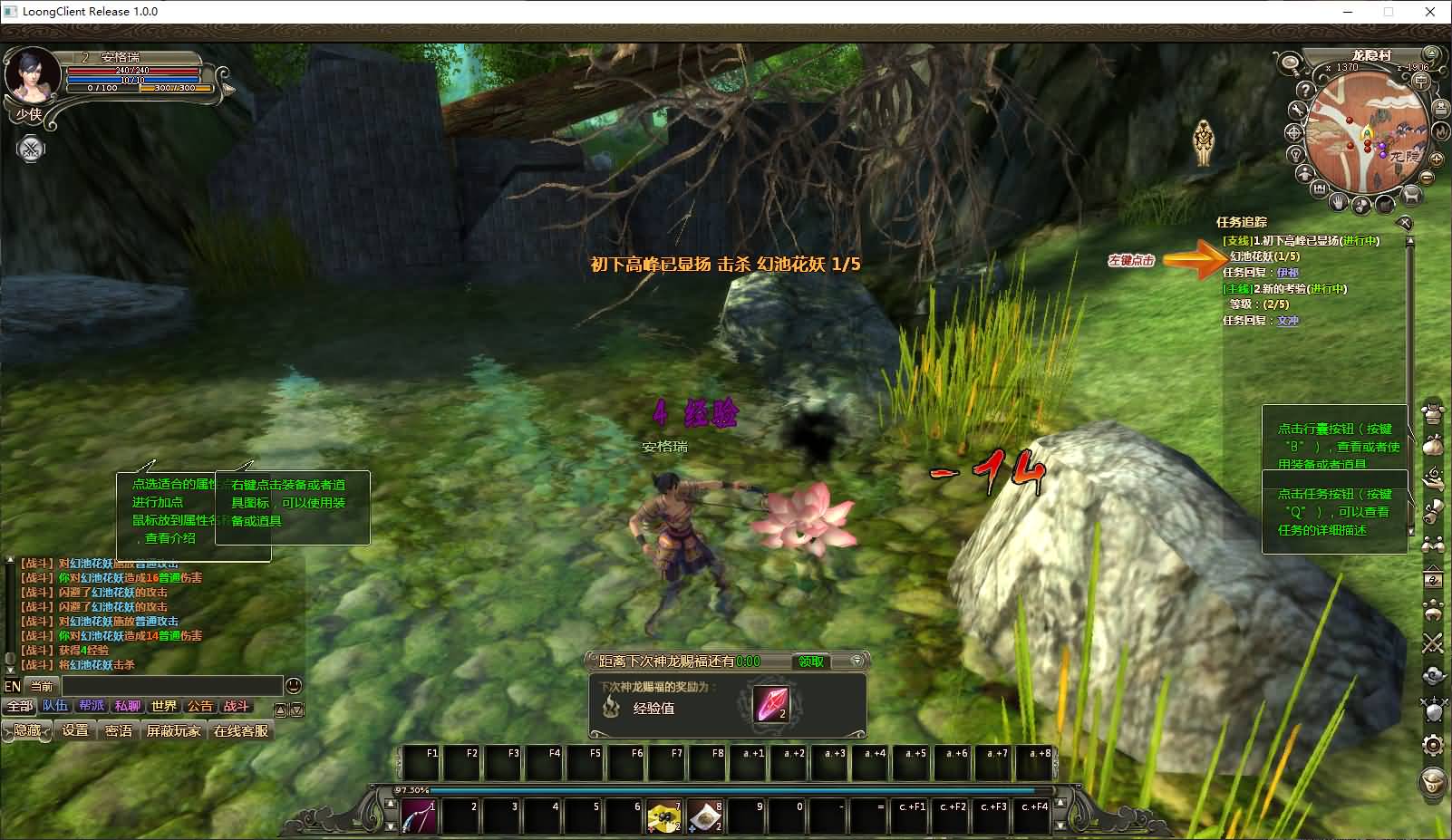This screenshot has height=840, width=1452.
Task: Claim the dragon blessing with 领取 button
Action: (x=810, y=661)
